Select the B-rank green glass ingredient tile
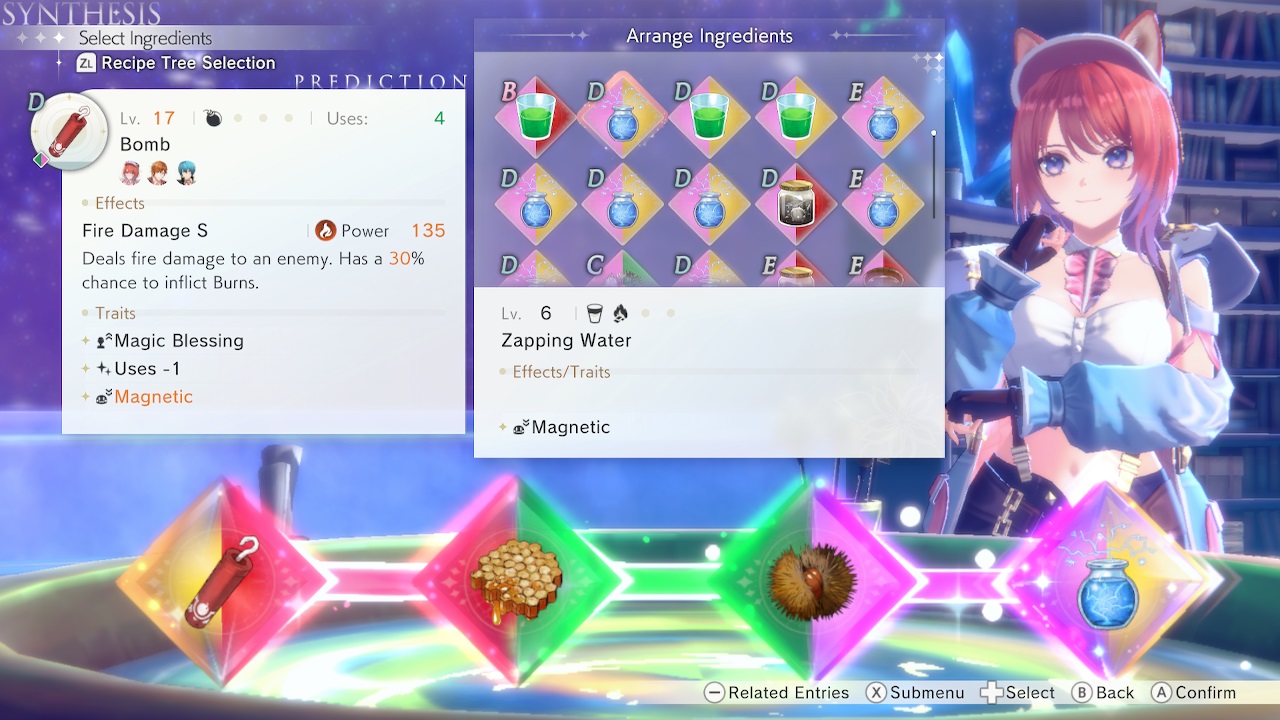The width and height of the screenshot is (1280, 720). click(x=535, y=117)
